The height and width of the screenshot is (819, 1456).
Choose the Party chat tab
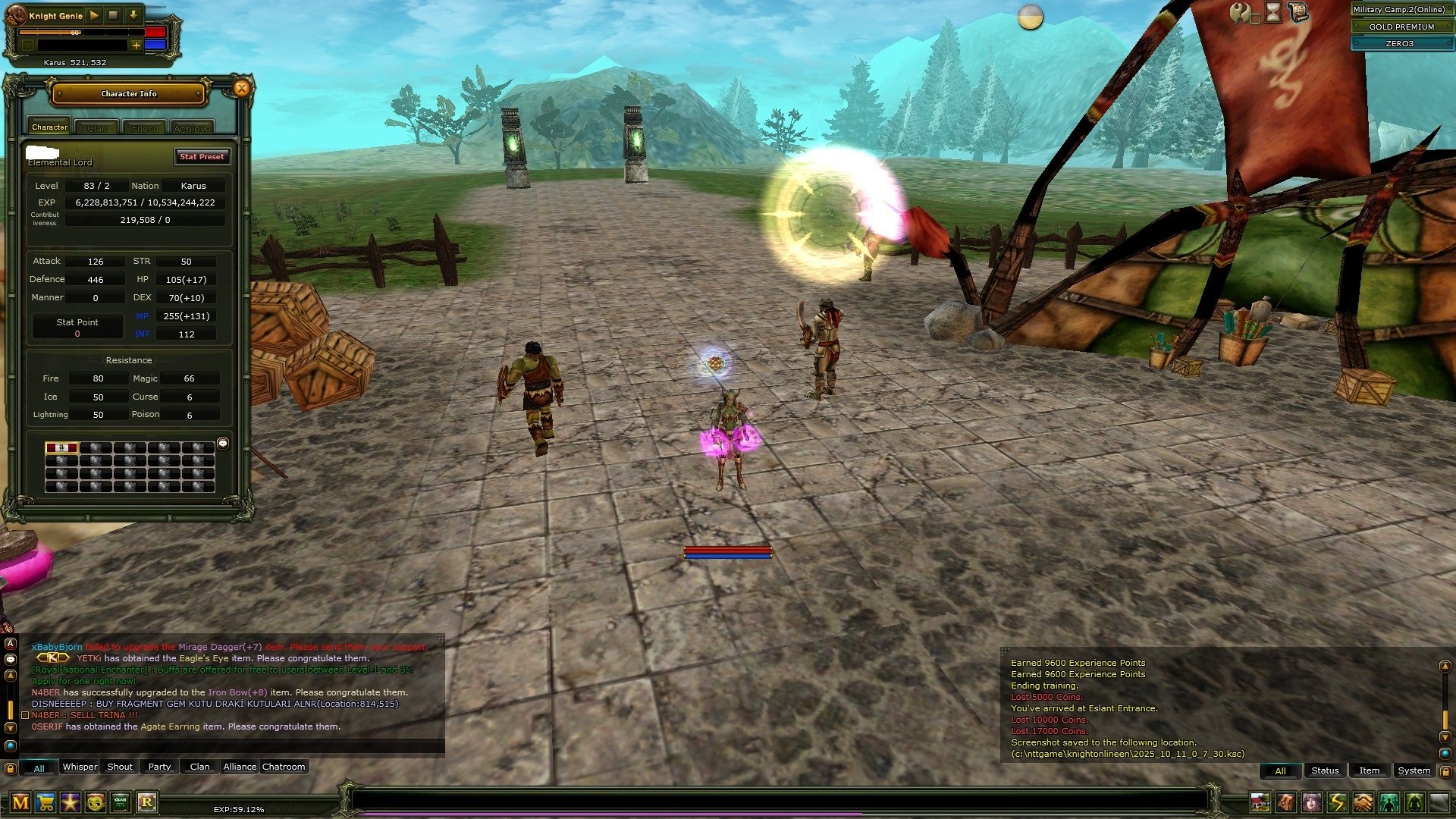tap(159, 767)
